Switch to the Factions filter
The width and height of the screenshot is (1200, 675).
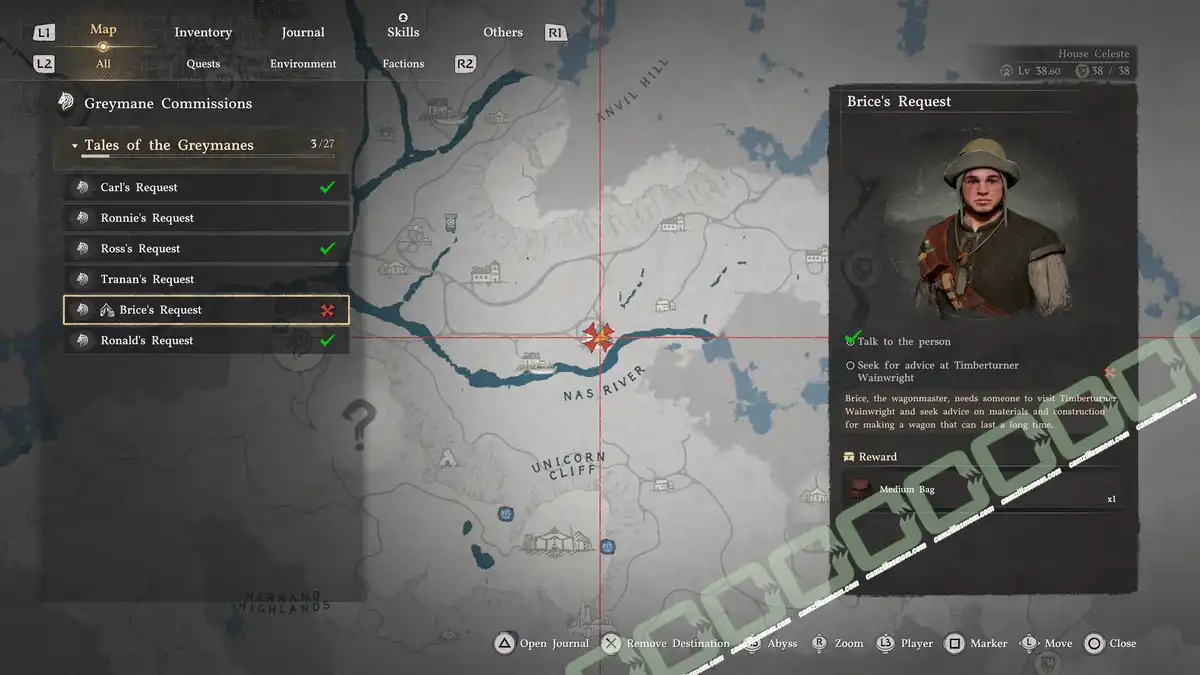pos(403,64)
